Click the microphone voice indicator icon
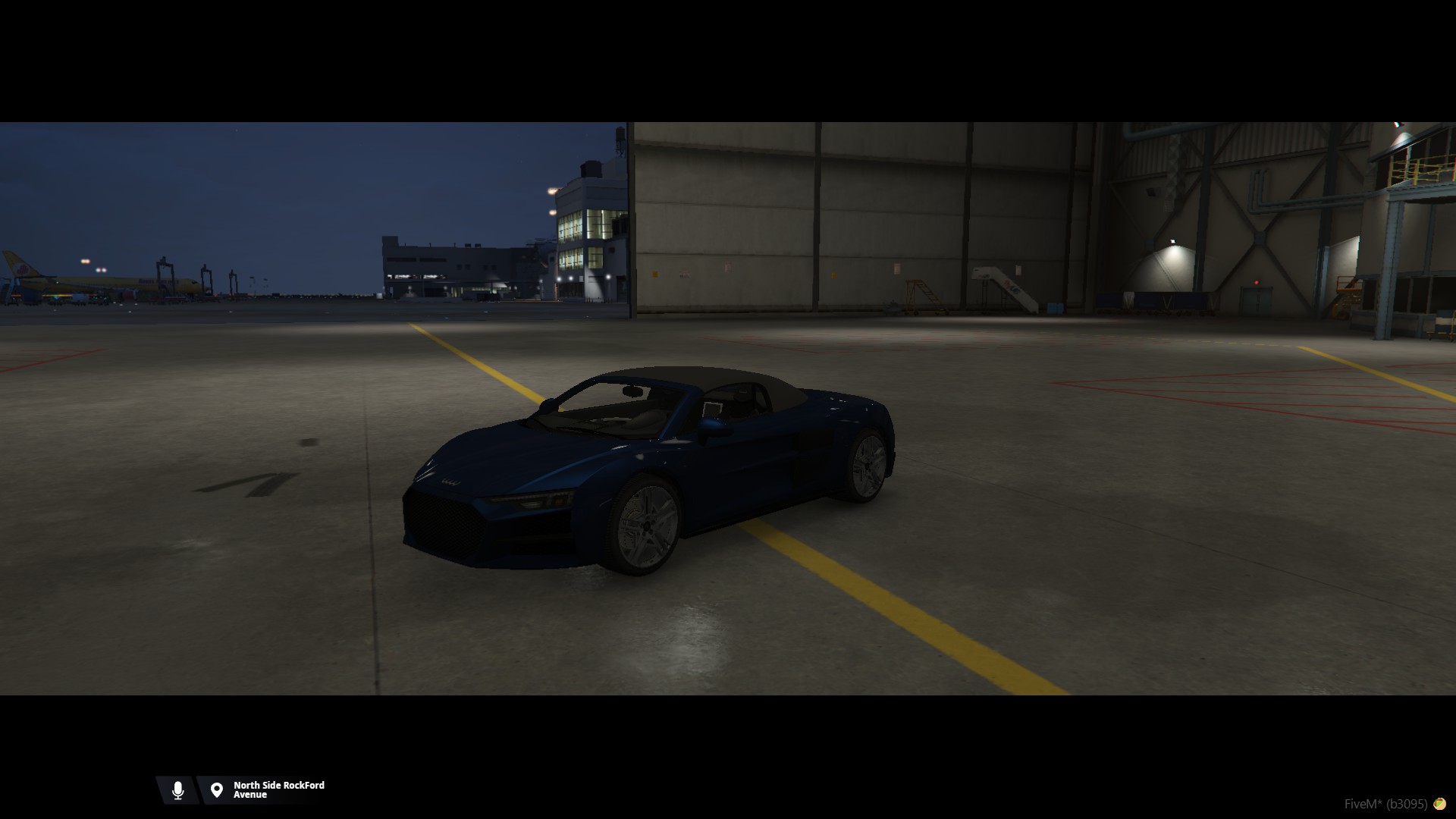The image size is (1456, 819). click(177, 790)
